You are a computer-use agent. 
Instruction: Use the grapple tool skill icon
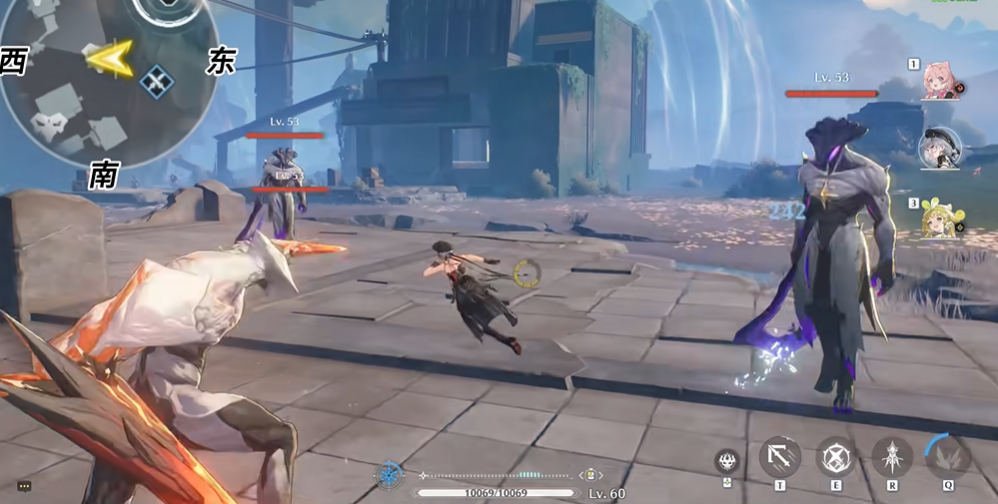(780, 458)
